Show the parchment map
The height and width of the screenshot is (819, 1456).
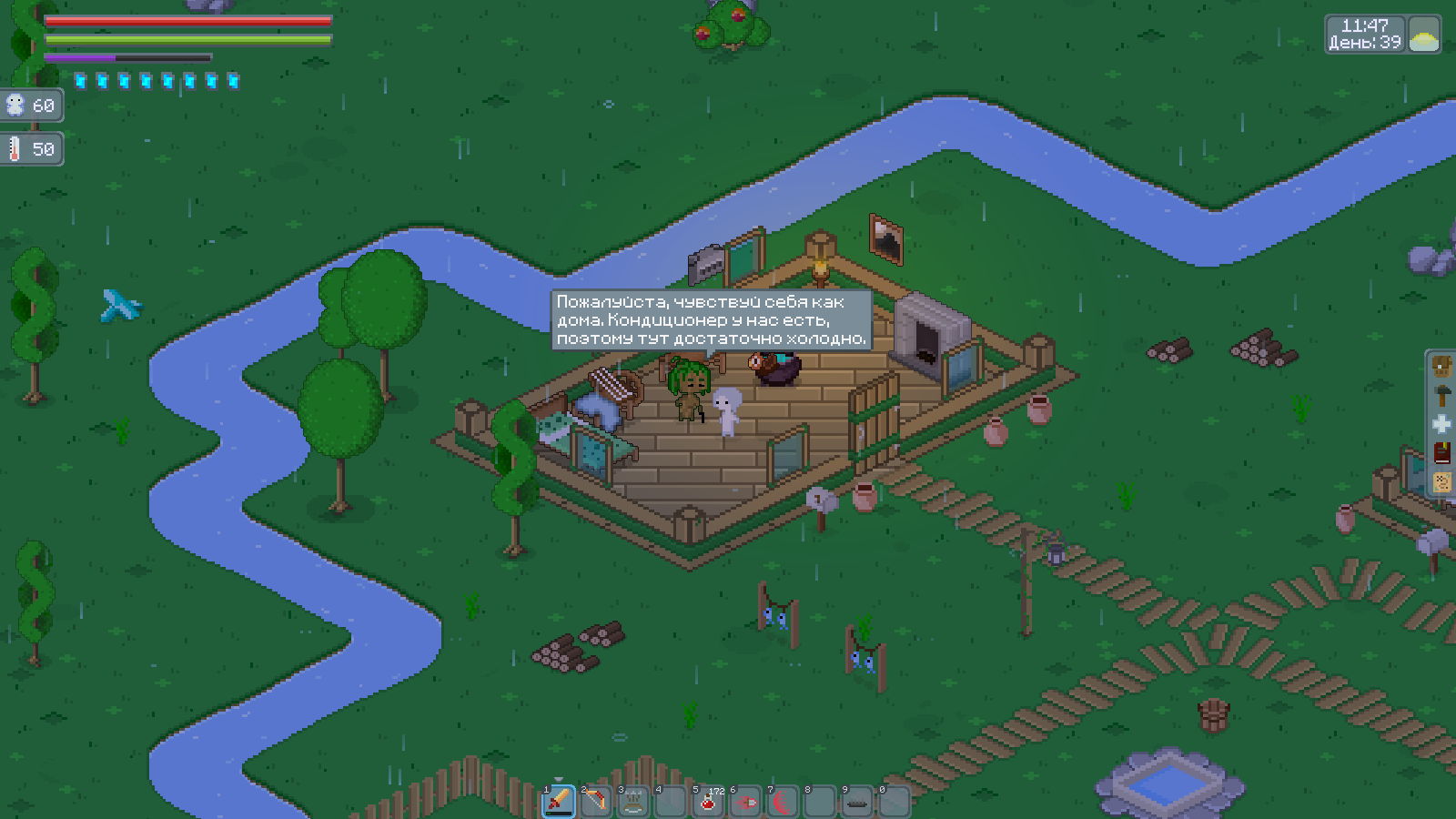click(1441, 481)
